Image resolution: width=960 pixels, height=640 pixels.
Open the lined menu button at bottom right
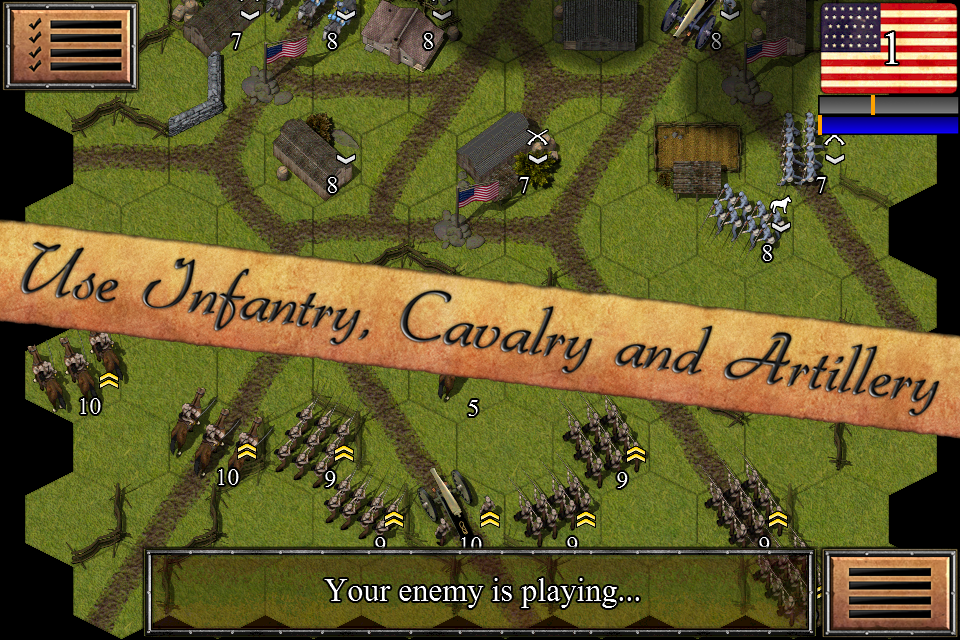889,591
